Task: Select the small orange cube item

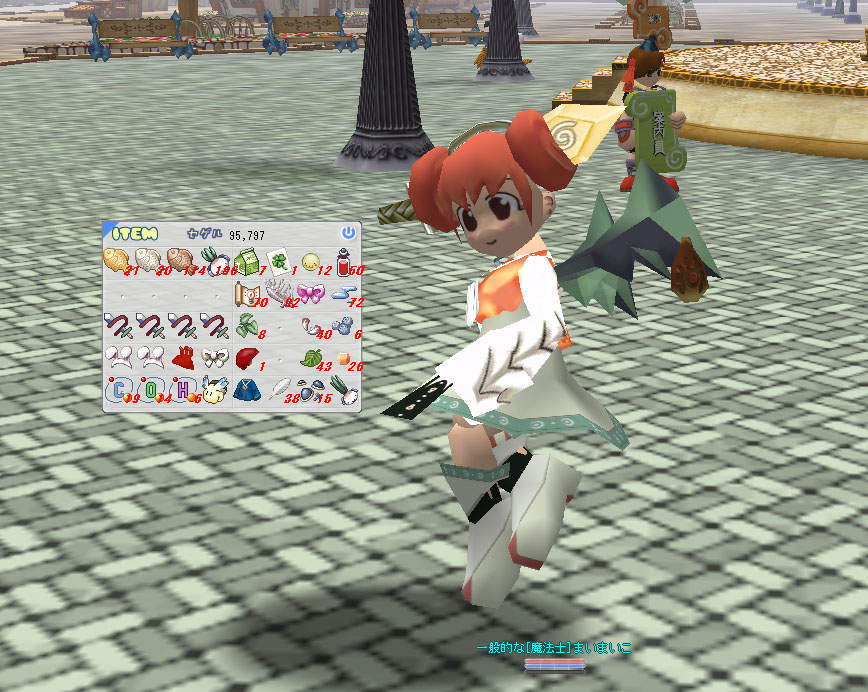Action: point(343,358)
